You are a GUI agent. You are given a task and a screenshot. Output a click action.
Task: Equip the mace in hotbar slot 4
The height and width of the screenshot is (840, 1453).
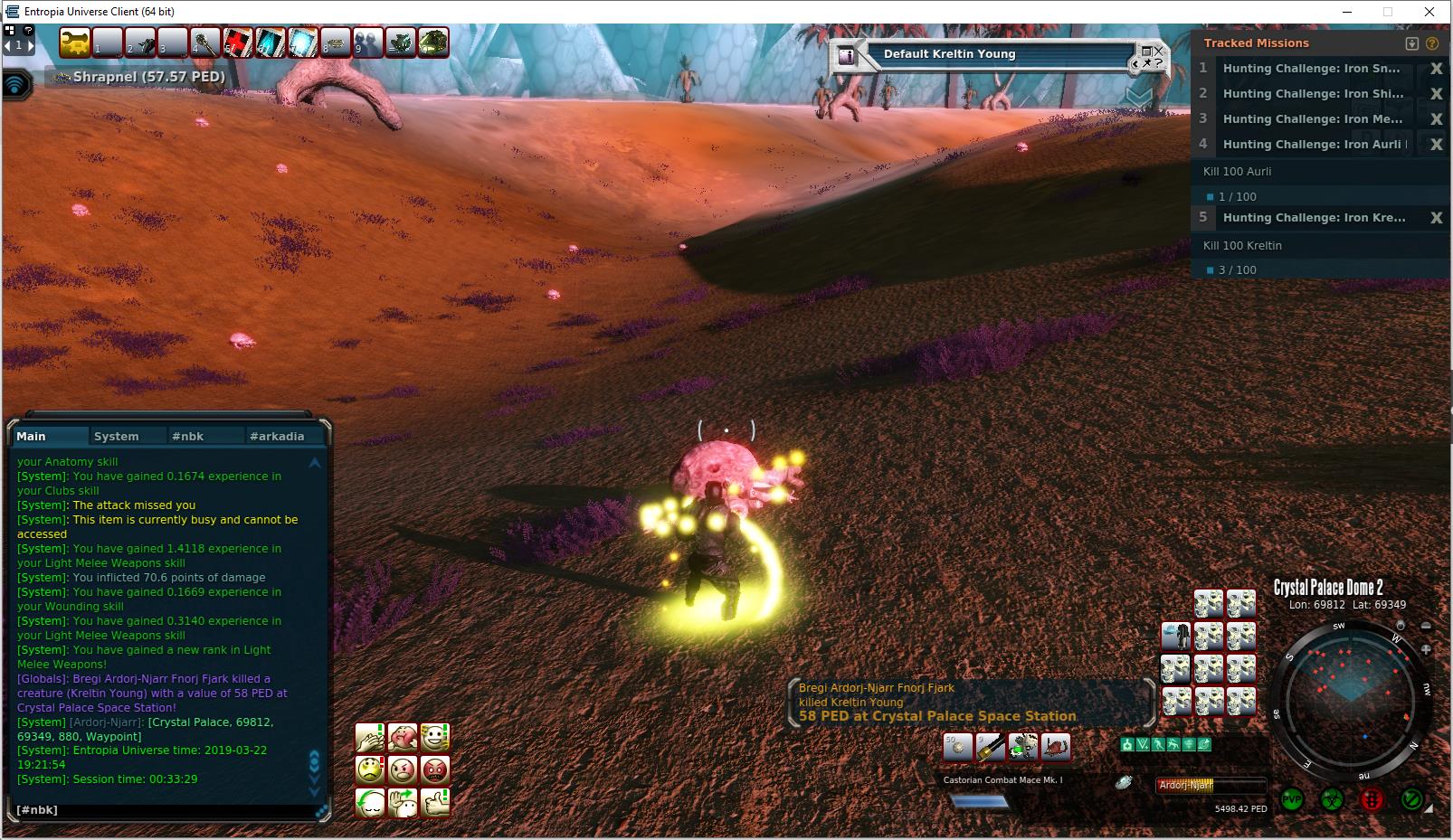pos(206,42)
